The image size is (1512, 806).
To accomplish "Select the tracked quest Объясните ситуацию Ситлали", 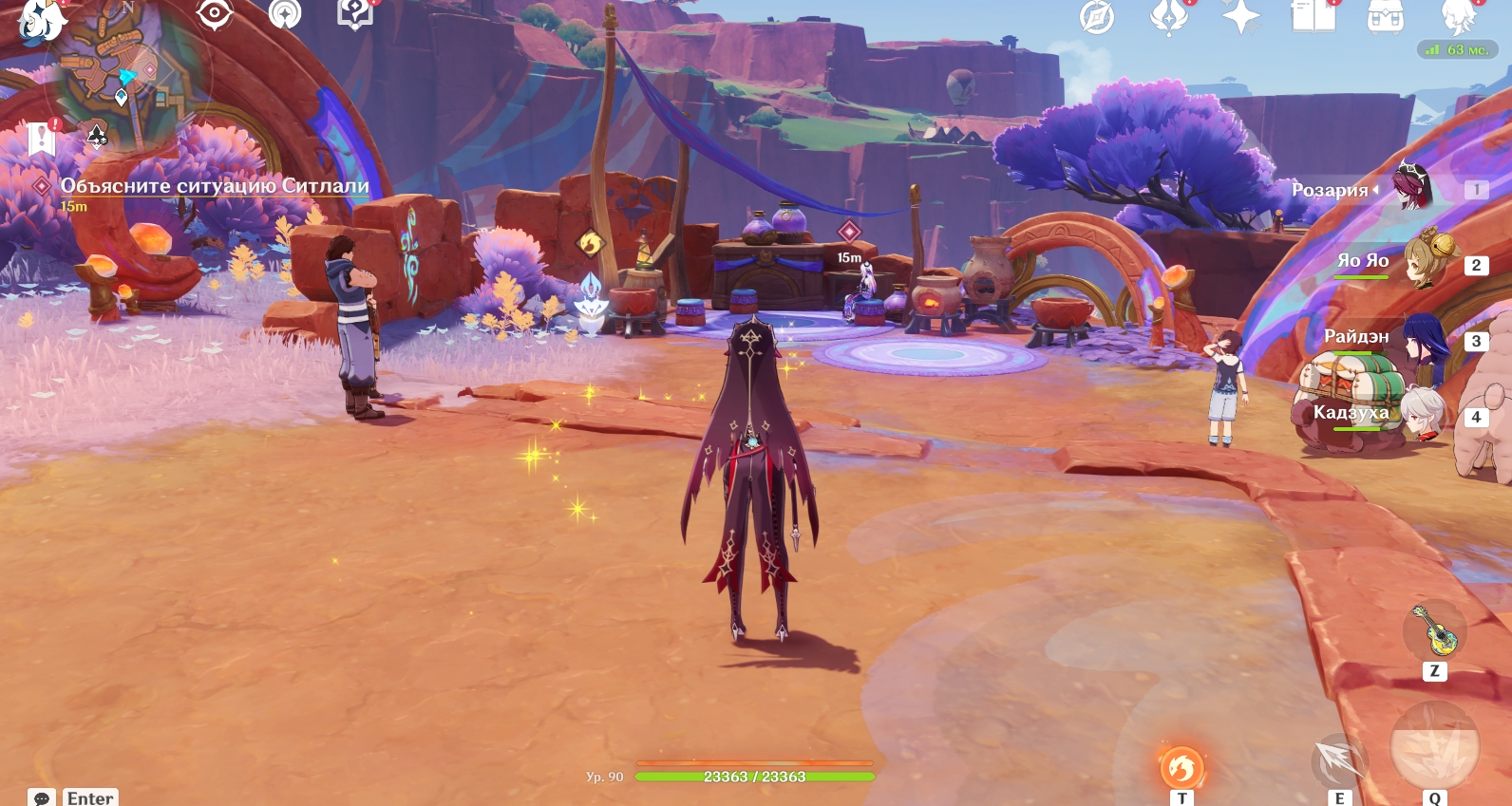I will coord(215,186).
